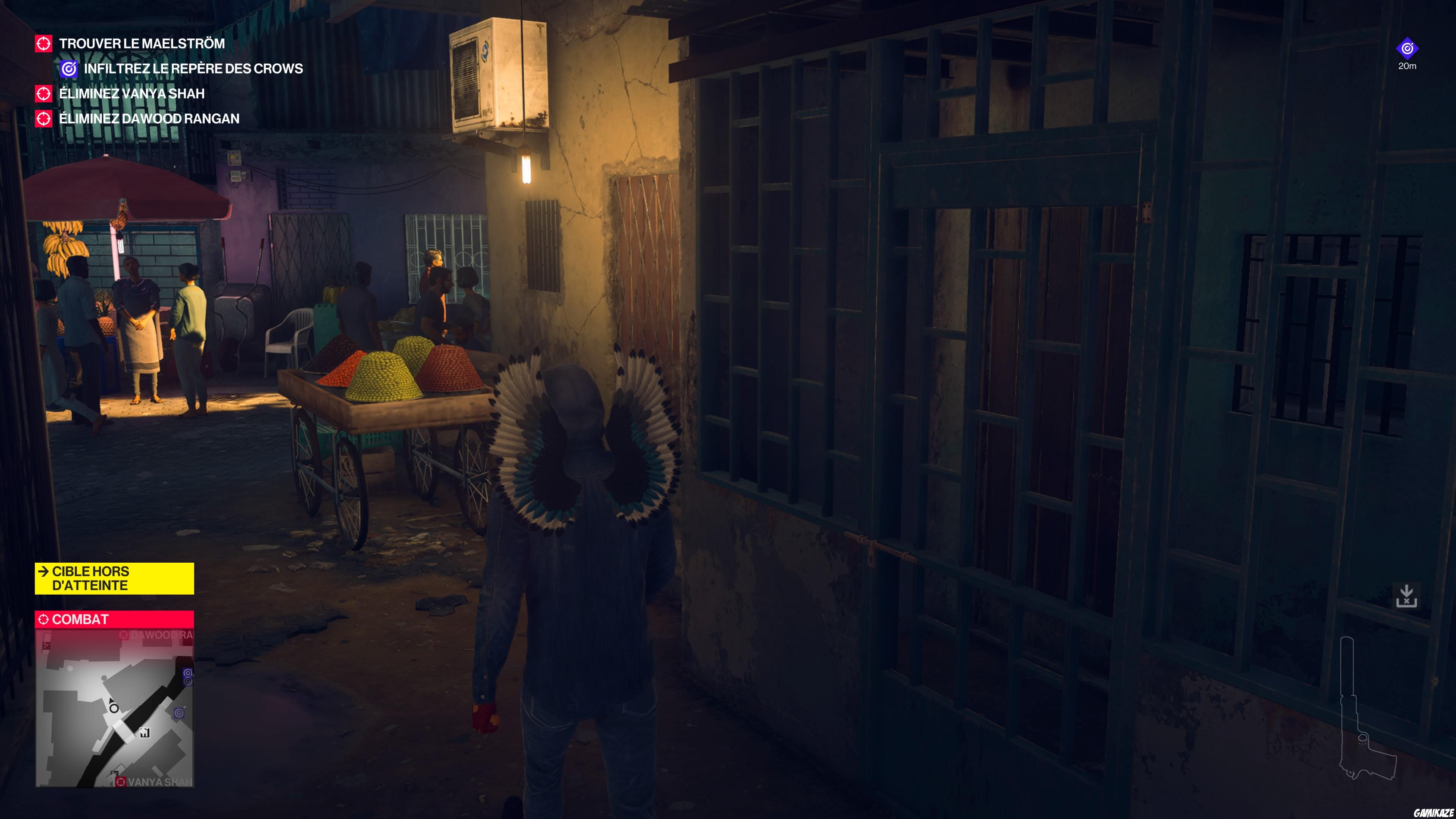Click the DAWOOD RA marker on the minimap
The height and width of the screenshot is (819, 1456).
pyautogui.click(x=124, y=635)
